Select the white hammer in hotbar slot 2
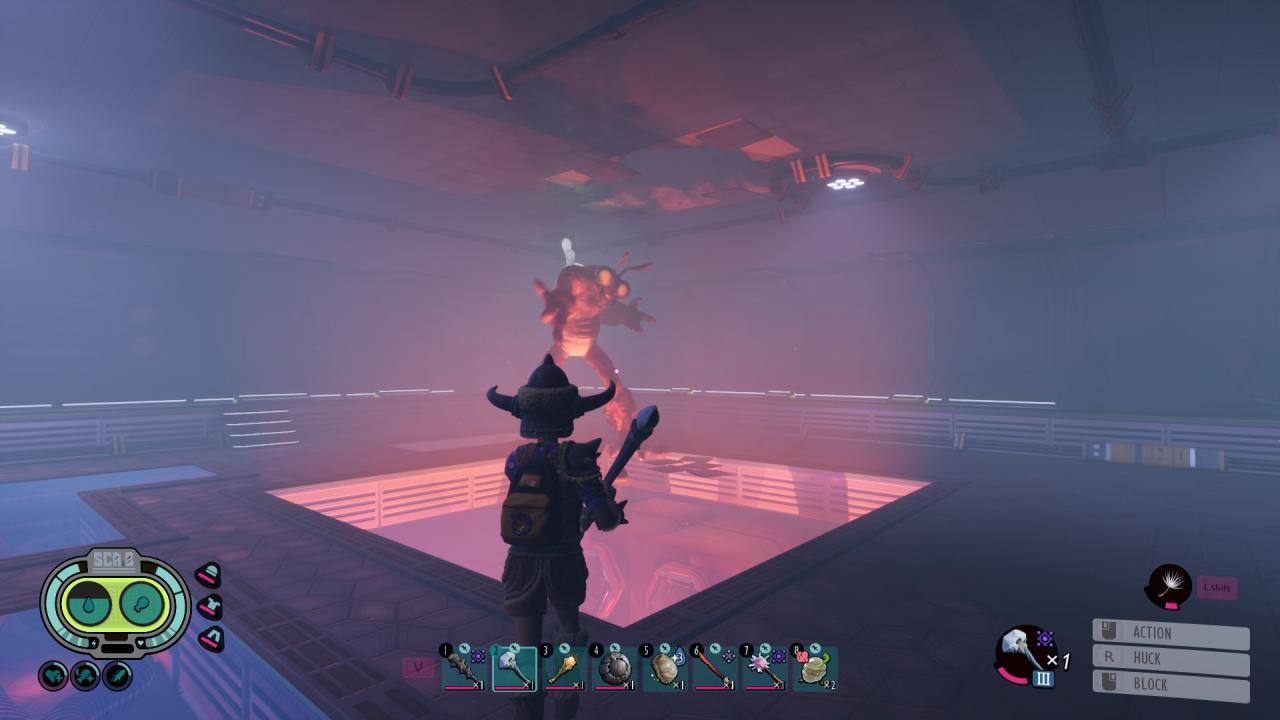 pos(514,668)
